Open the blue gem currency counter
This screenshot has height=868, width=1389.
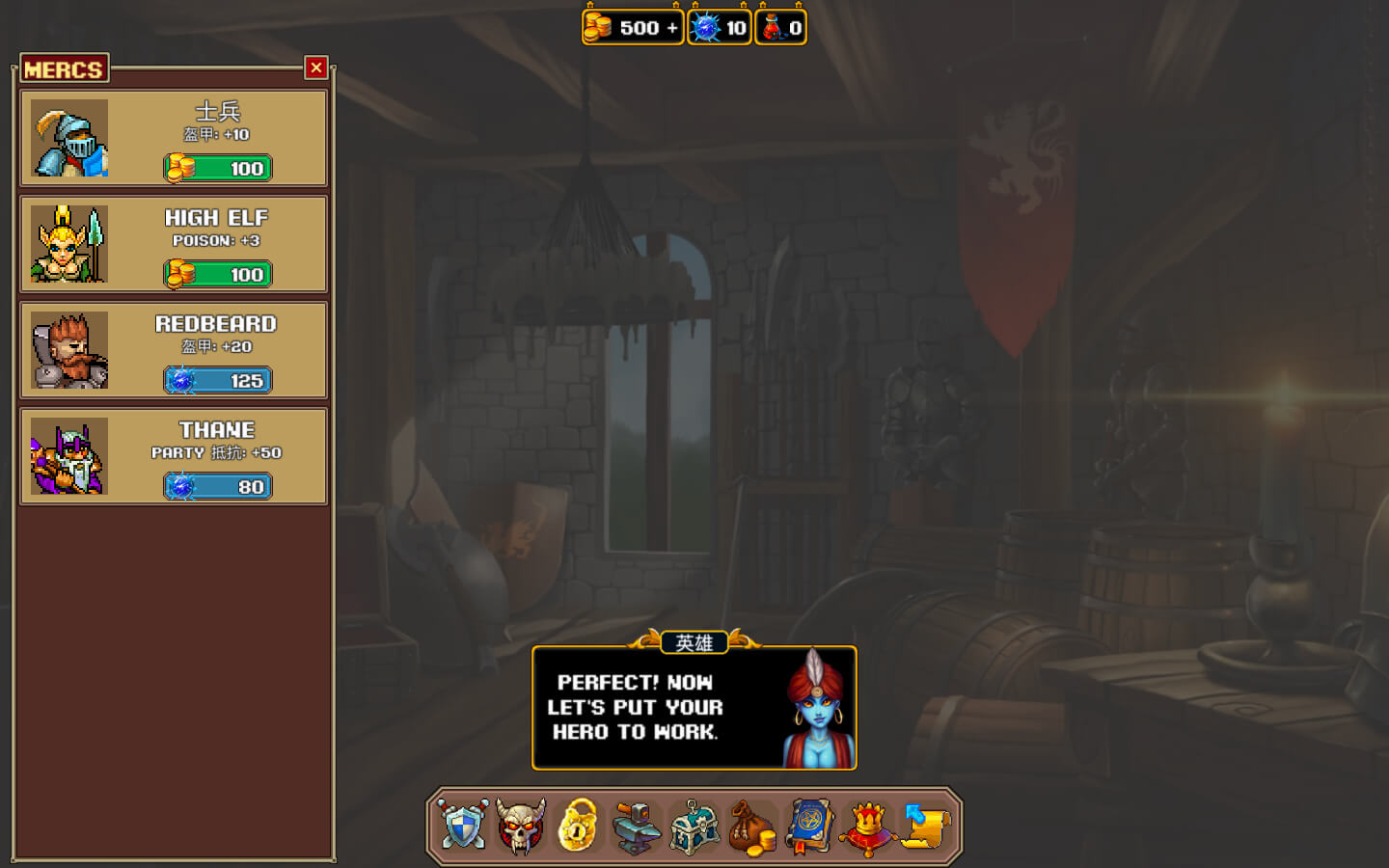click(x=720, y=28)
